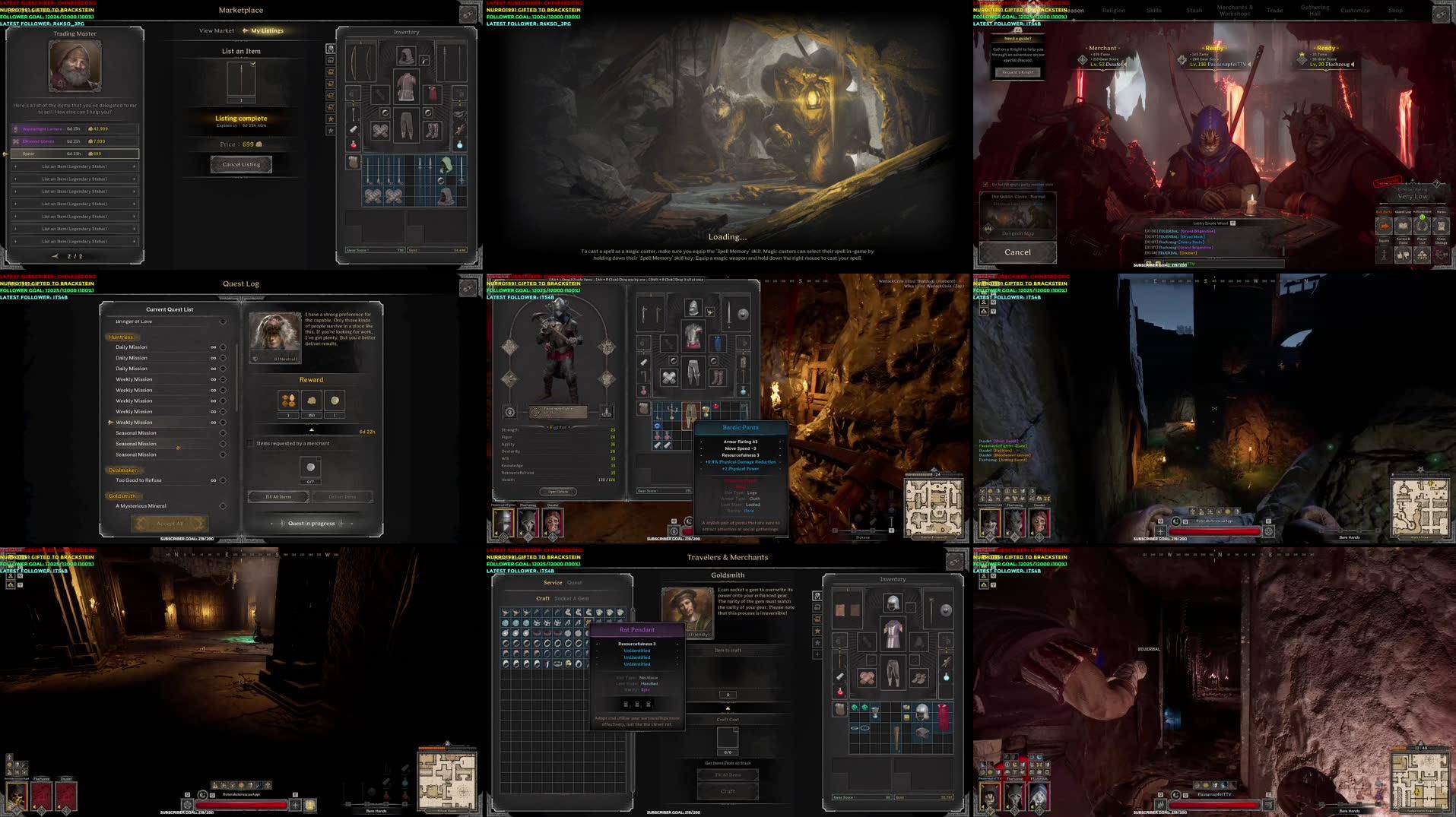Expand 'A Mysterious Mineral' under Goldsmith
Image resolution: width=1456 pixels, height=817 pixels.
[x=223, y=505]
